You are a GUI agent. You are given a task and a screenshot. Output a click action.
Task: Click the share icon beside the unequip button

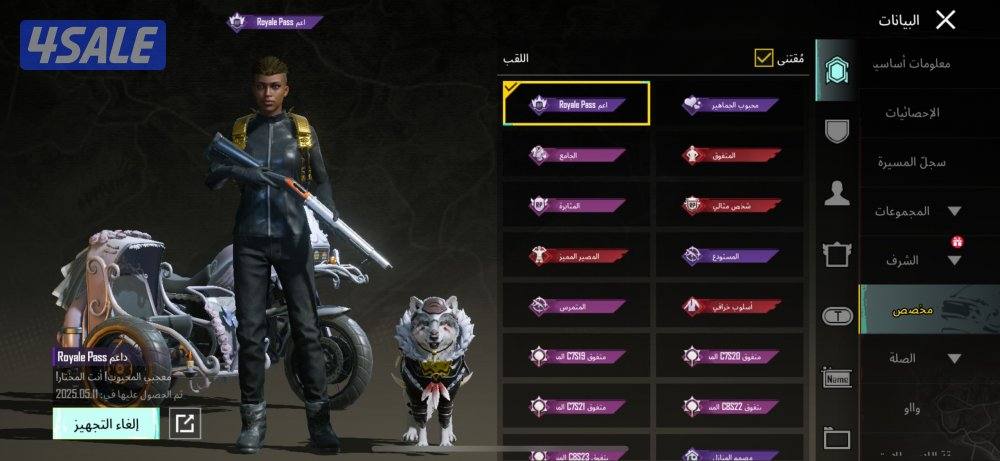point(184,423)
